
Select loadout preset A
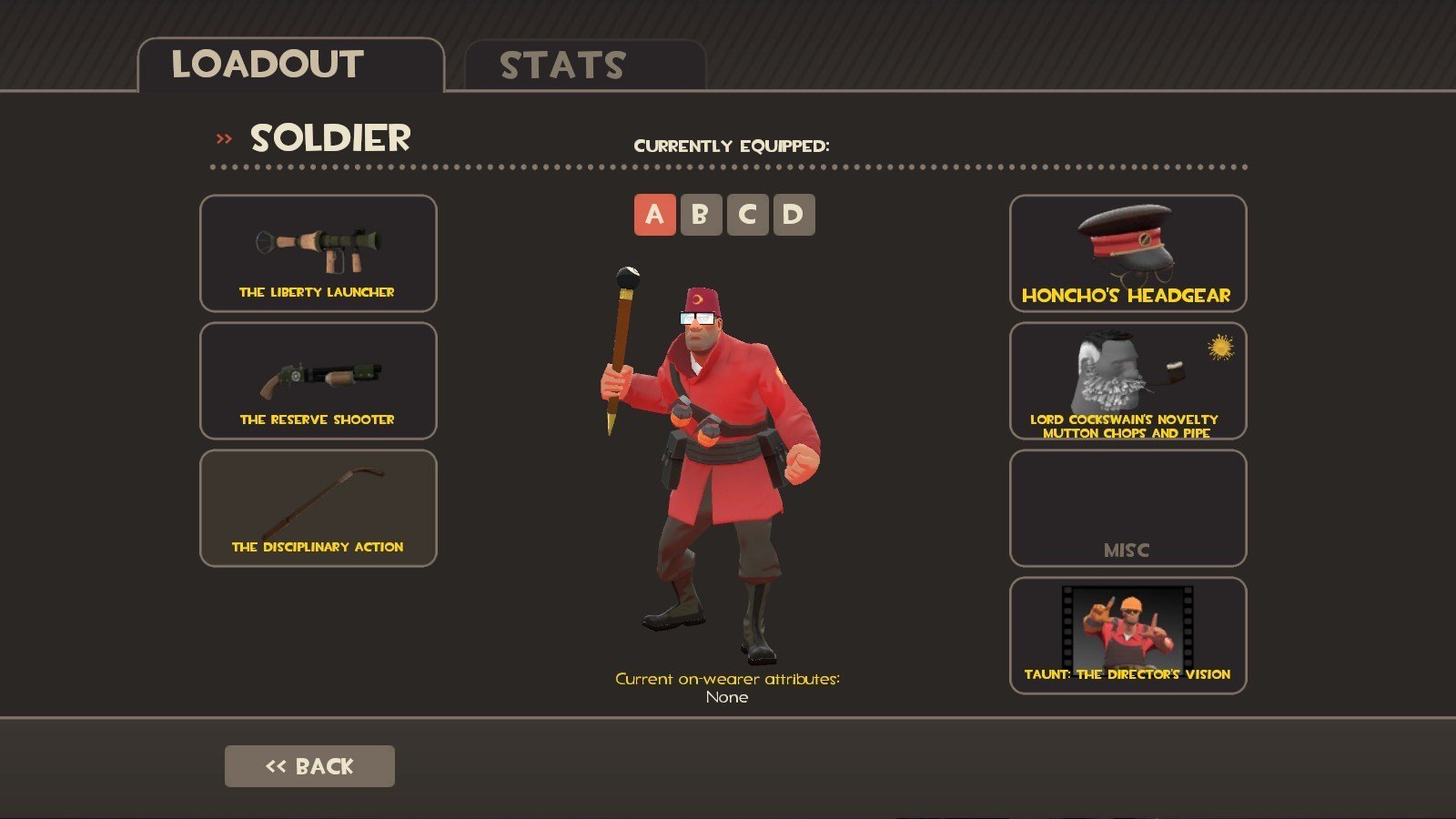(x=654, y=215)
